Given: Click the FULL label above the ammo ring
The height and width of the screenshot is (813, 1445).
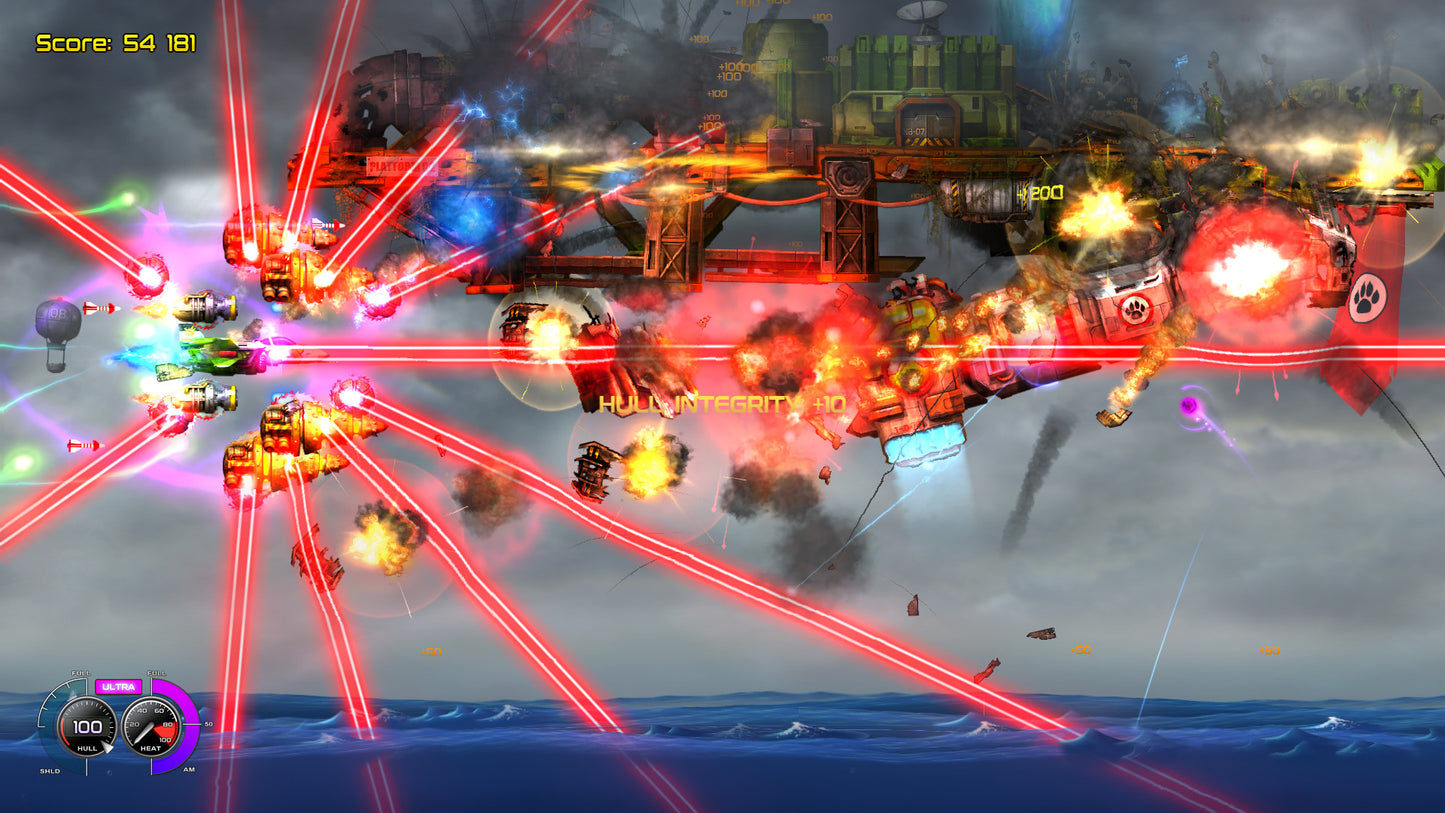Looking at the screenshot, I should (156, 673).
